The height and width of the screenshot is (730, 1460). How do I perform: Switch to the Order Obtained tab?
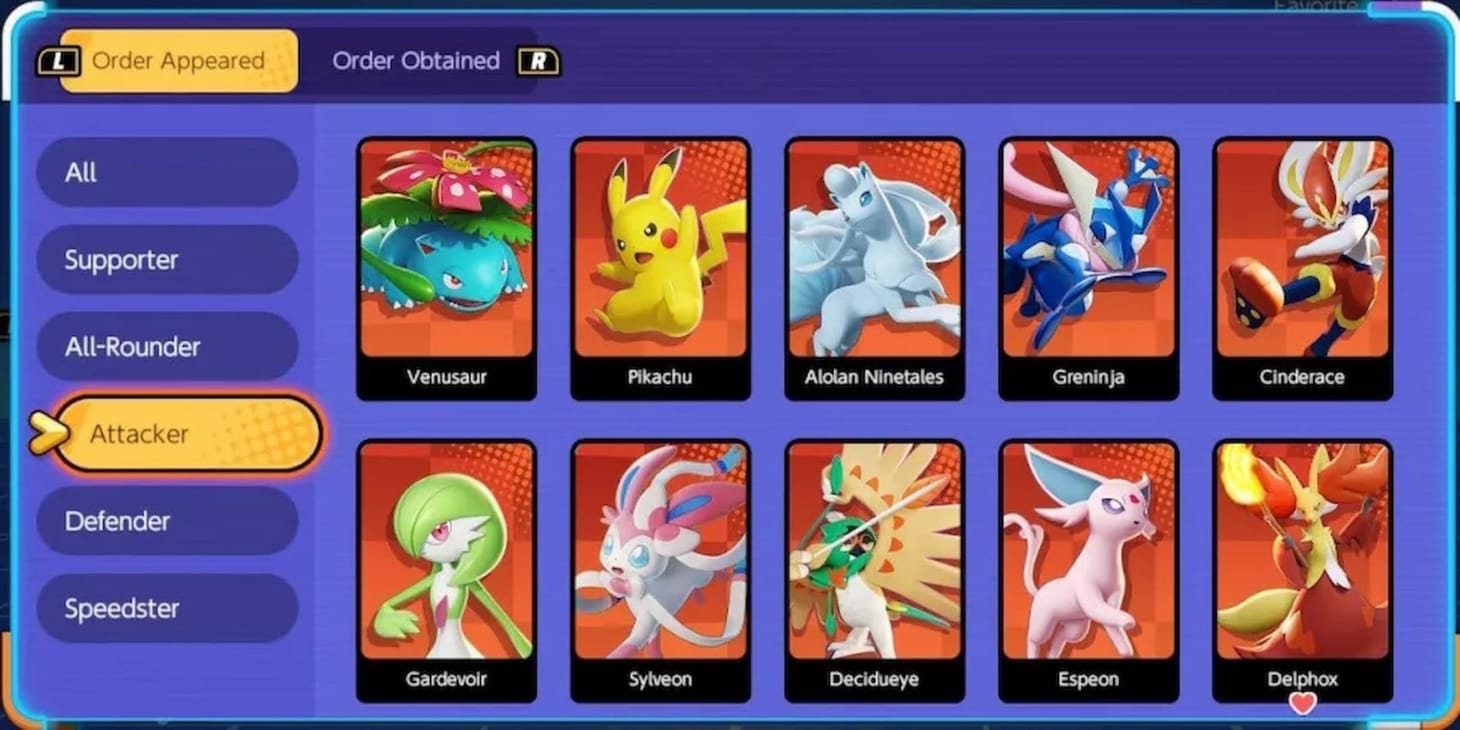pyautogui.click(x=417, y=61)
